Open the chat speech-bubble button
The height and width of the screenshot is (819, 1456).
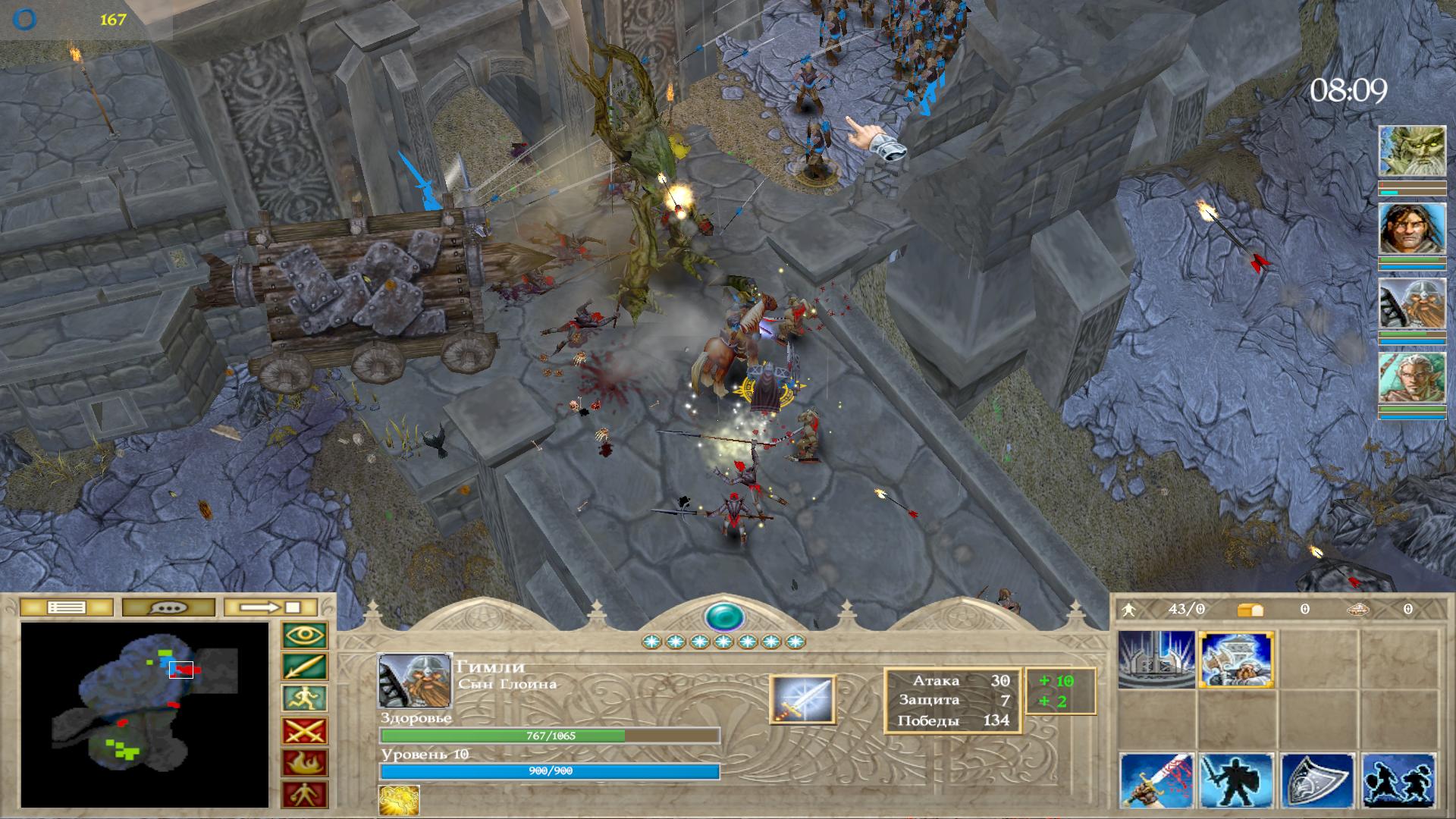pyautogui.click(x=168, y=607)
